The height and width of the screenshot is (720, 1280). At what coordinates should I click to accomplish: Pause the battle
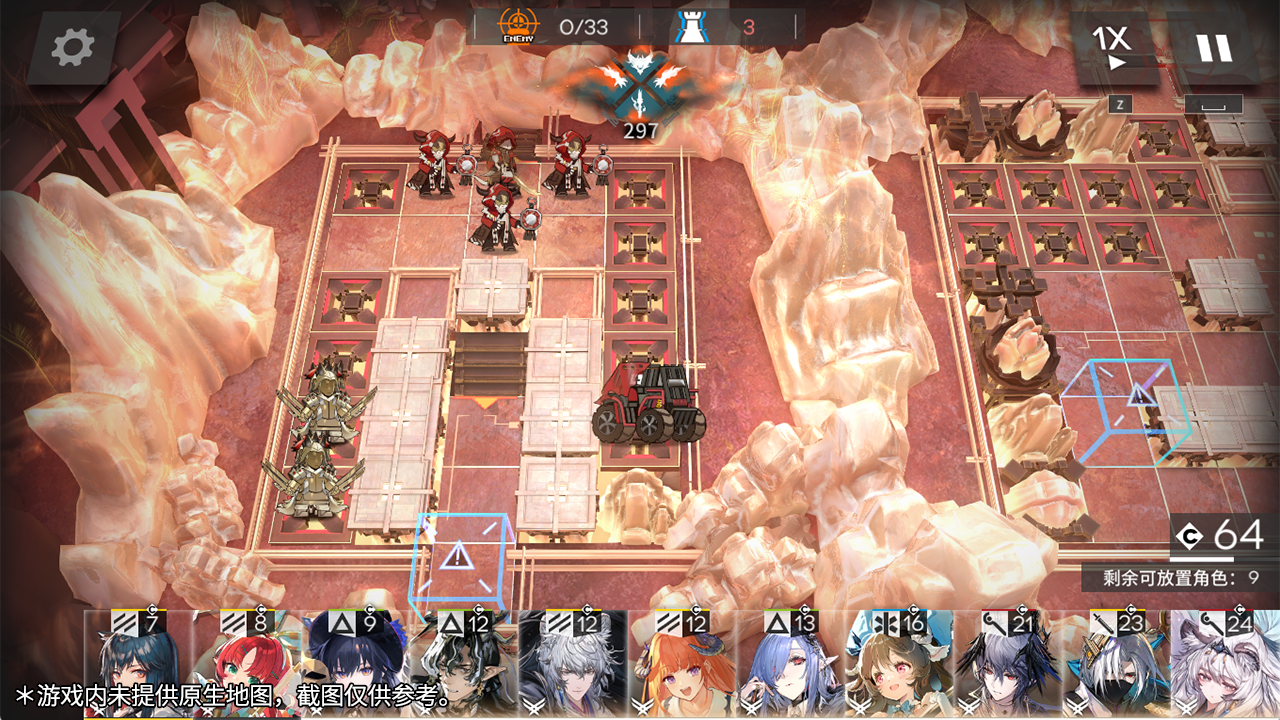coord(1214,47)
